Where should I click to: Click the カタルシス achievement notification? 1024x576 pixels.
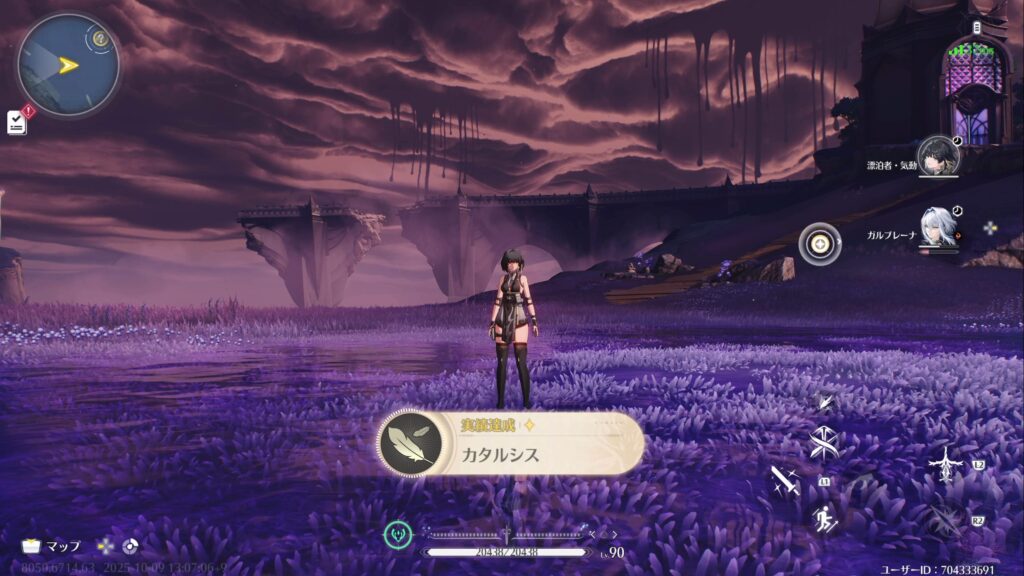coord(511,443)
